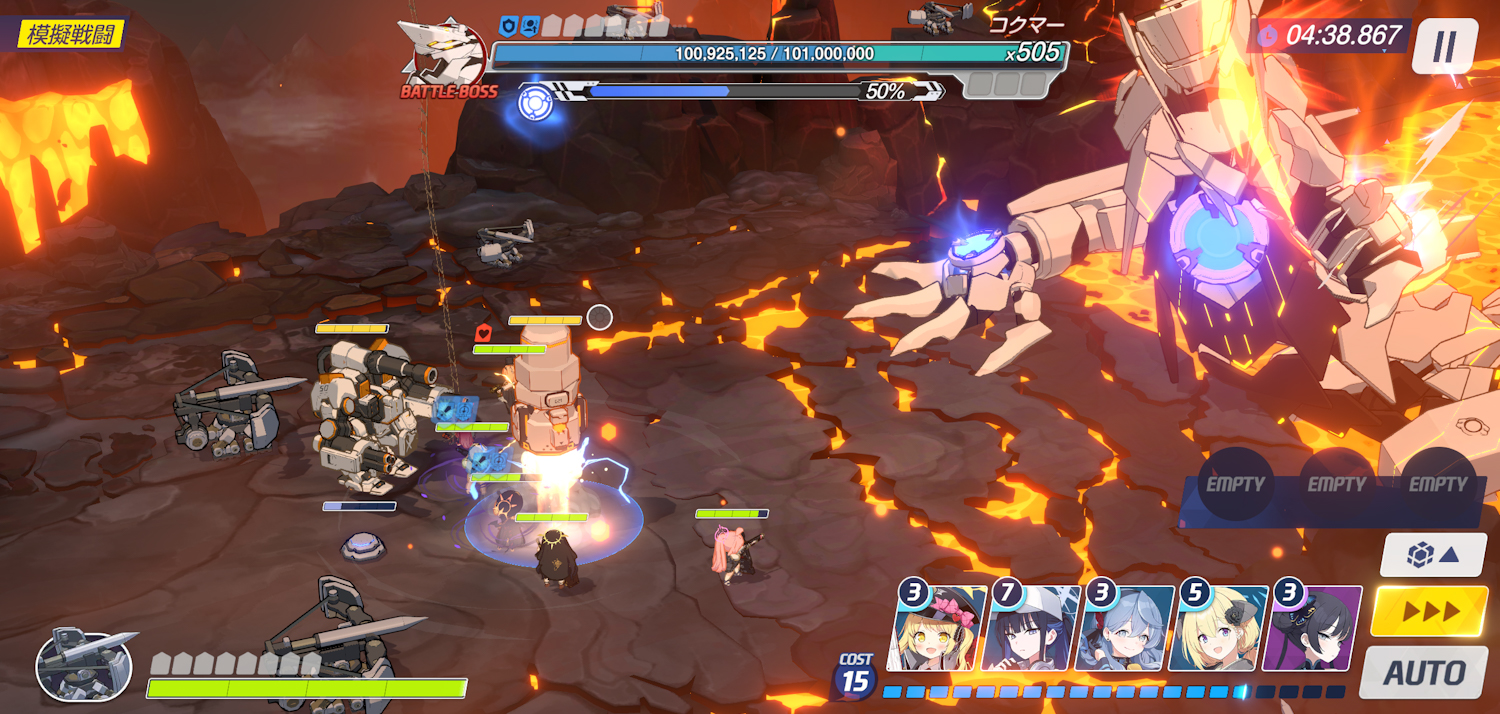
Task: Click the cube and triangle button
Action: pyautogui.click(x=1432, y=554)
